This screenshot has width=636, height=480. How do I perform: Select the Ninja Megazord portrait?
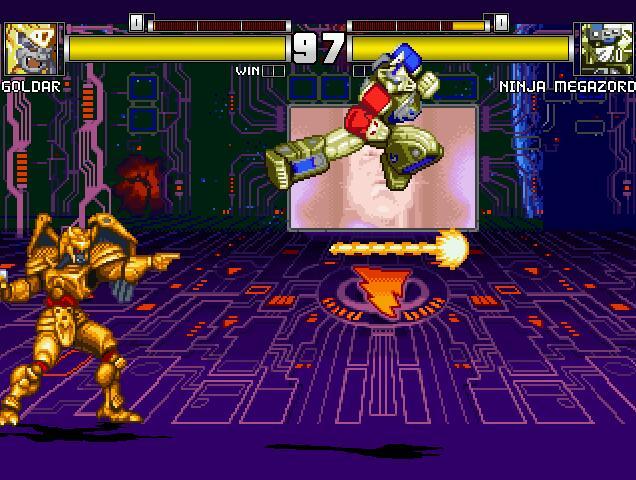[605, 48]
